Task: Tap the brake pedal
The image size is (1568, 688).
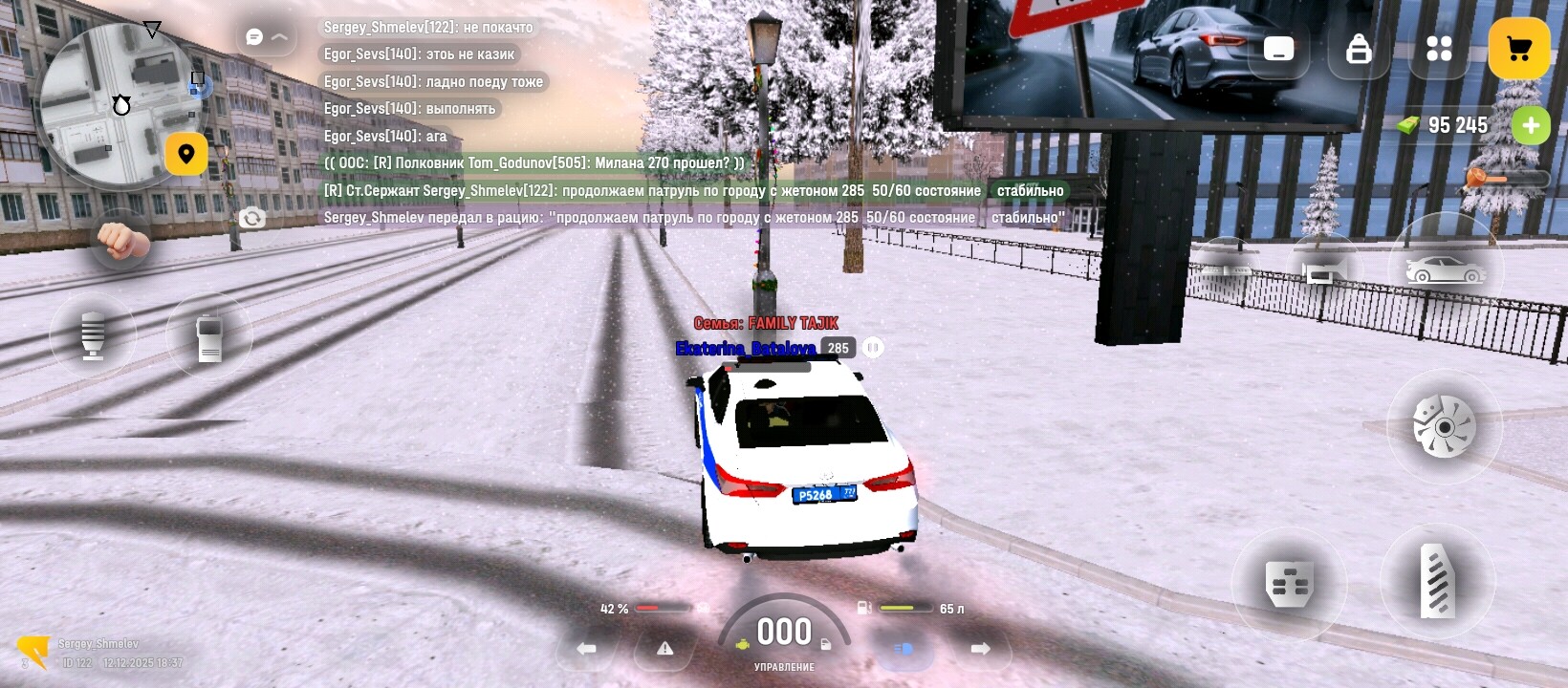Action: pyautogui.click(x=1289, y=583)
